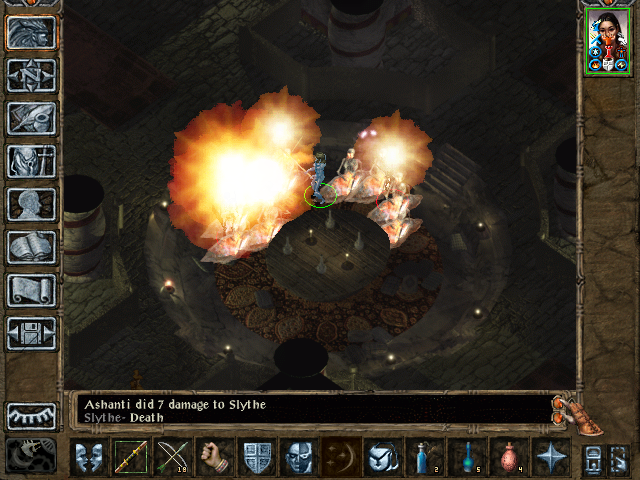
Task: Equip the quarterstaff weapon slot
Action: click(x=130, y=457)
